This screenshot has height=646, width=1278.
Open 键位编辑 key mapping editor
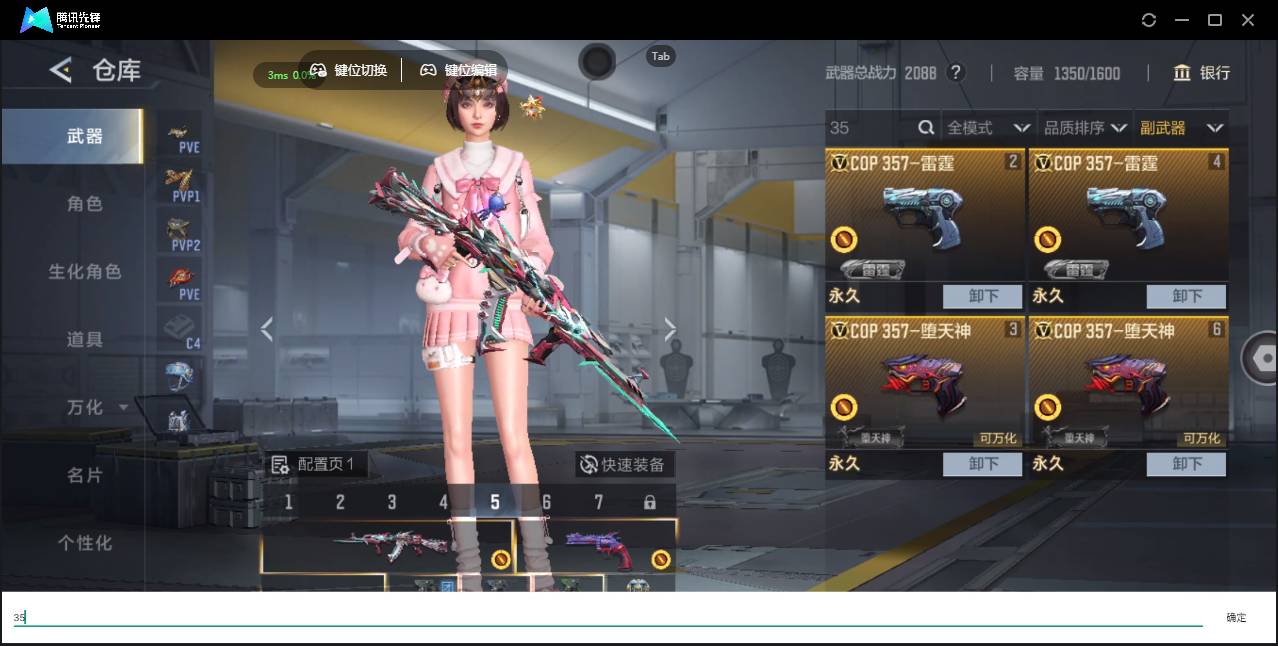[x=458, y=70]
